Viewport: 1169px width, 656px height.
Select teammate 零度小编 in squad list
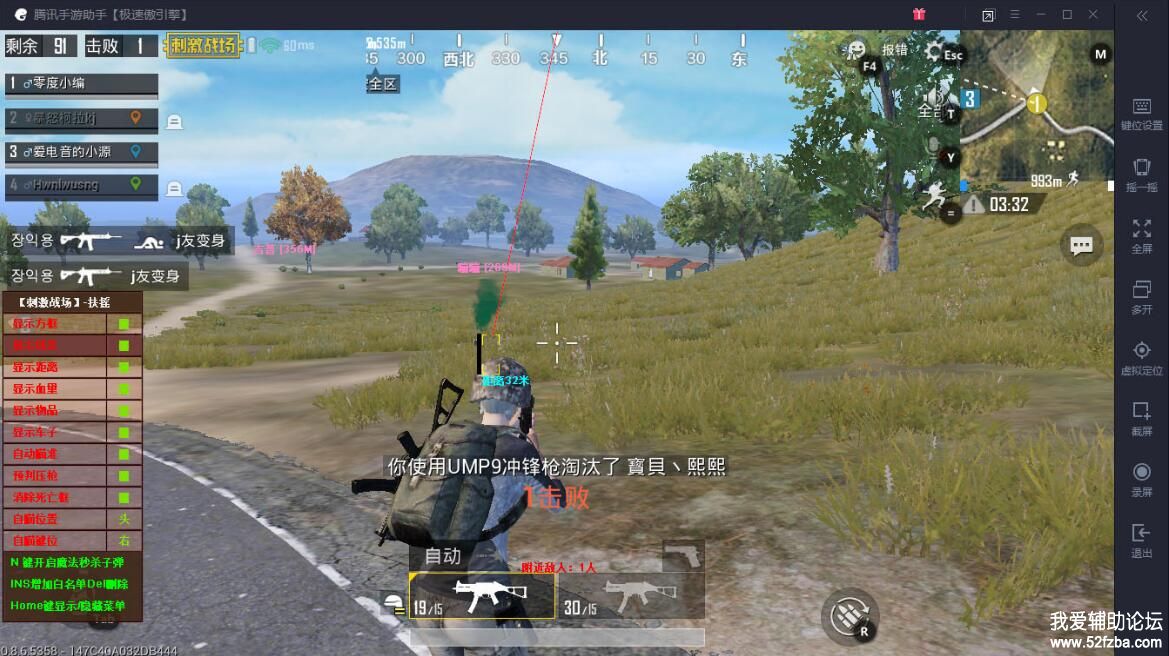coord(82,84)
